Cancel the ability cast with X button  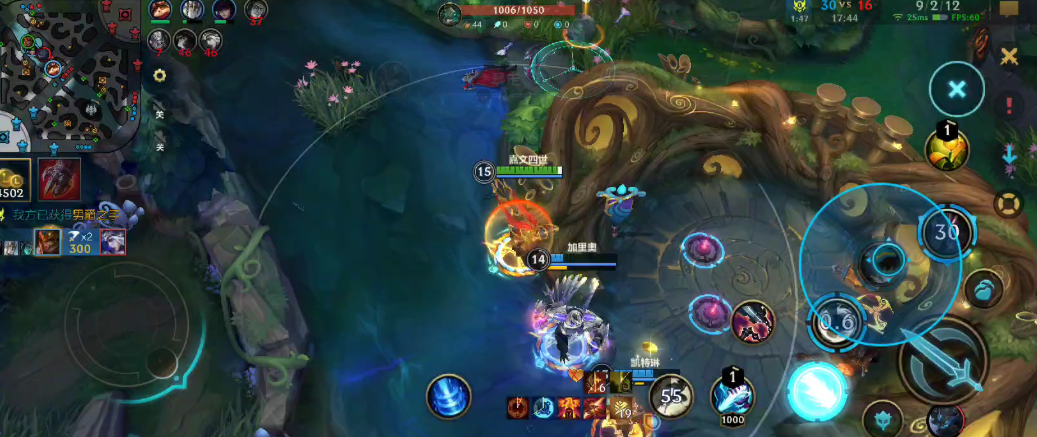[x=957, y=90]
